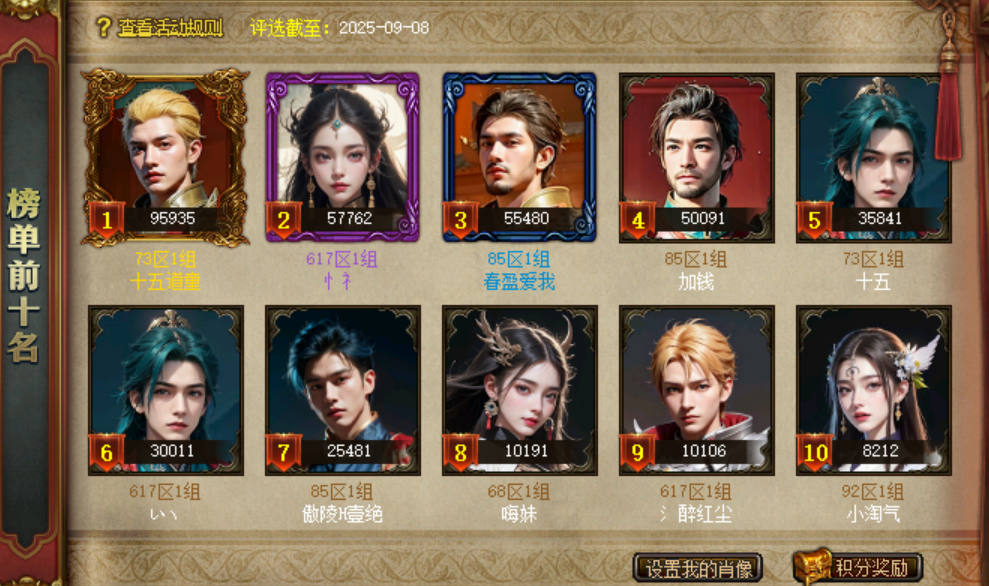Click the 设置我的肖像 button
The width and height of the screenshot is (989, 586).
[698, 568]
